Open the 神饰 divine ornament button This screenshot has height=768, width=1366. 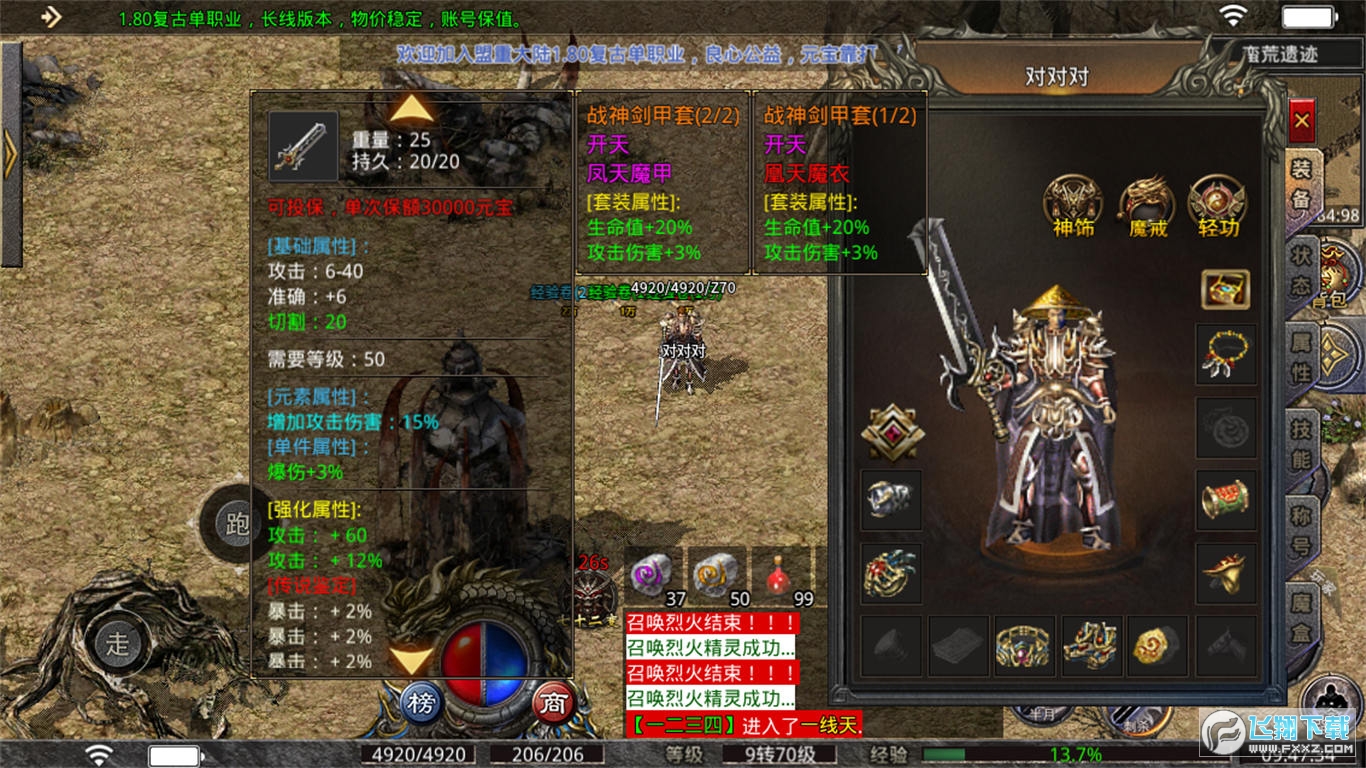click(x=1073, y=206)
